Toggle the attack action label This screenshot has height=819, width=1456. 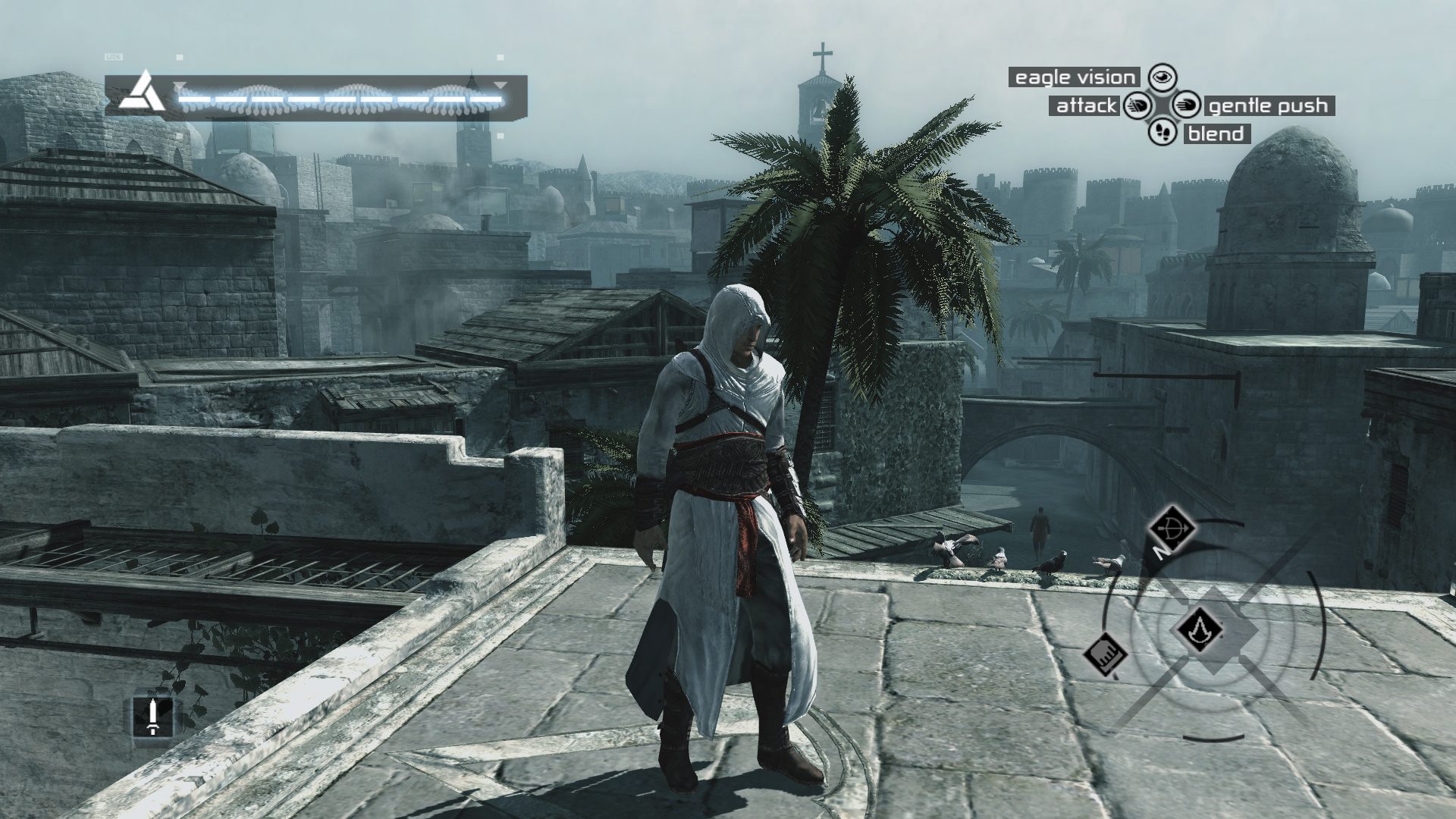pyautogui.click(x=1086, y=105)
